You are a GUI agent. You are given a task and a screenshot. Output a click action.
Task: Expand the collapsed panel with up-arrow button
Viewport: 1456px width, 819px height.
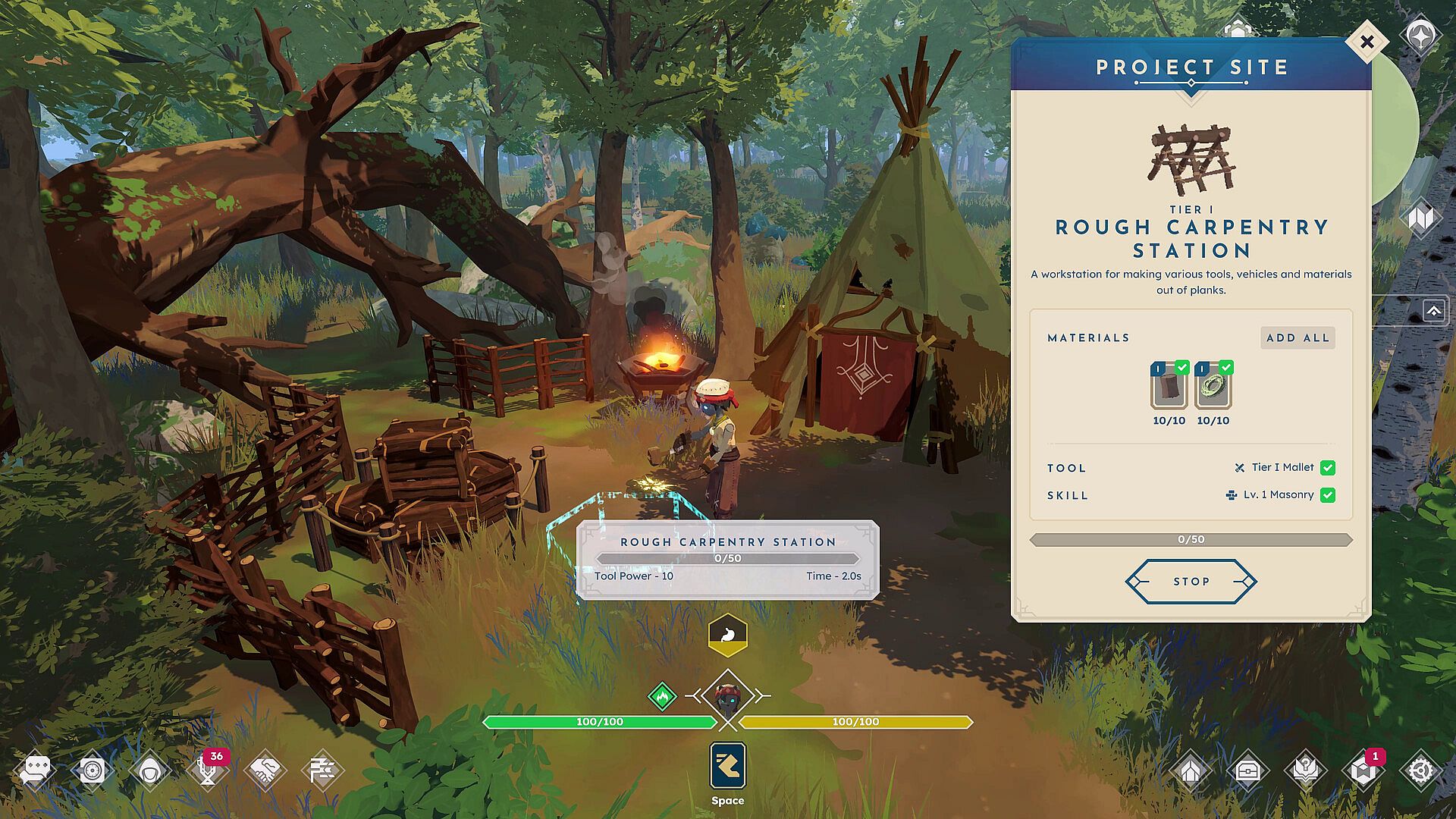click(x=1433, y=311)
